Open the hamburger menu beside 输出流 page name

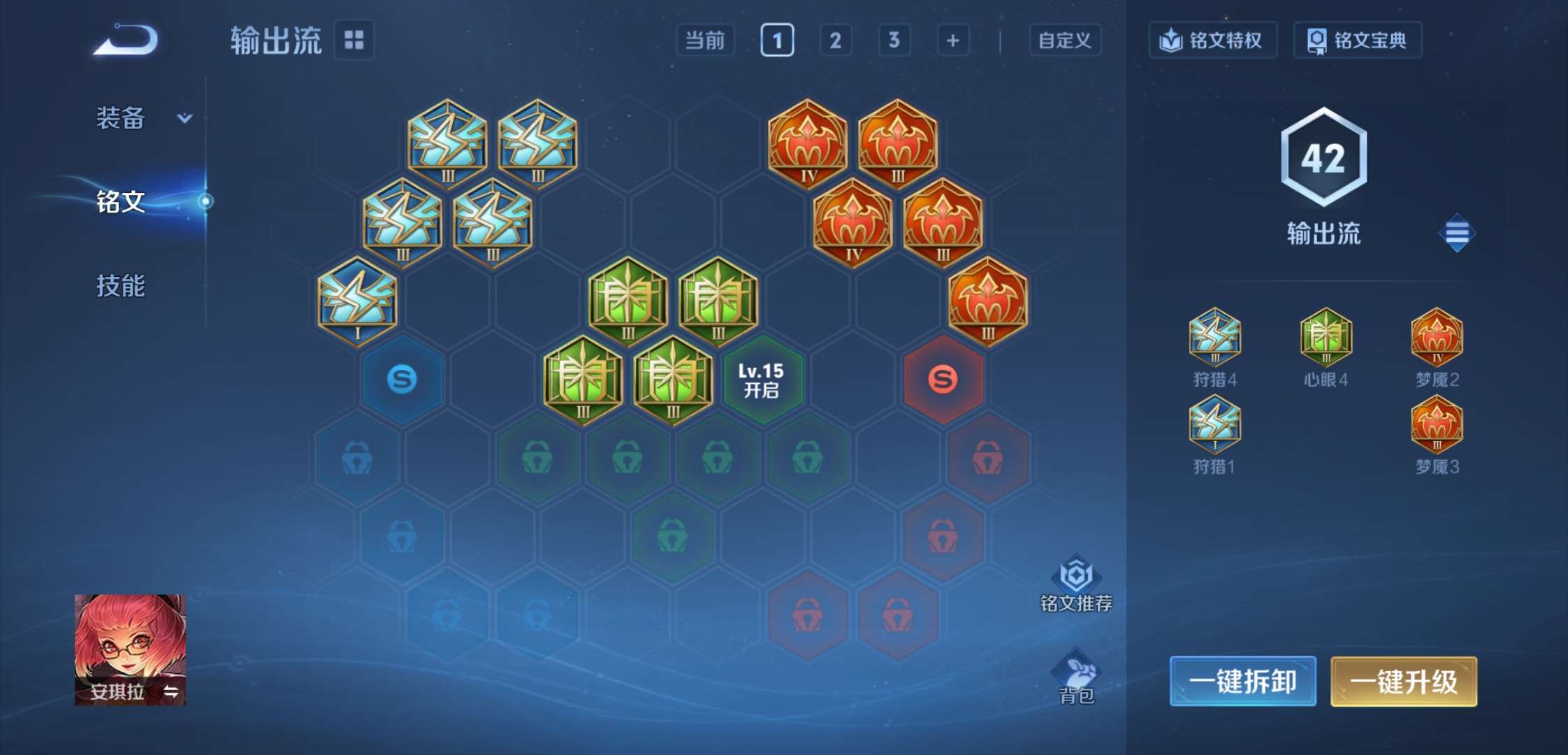pyautogui.click(x=1456, y=232)
